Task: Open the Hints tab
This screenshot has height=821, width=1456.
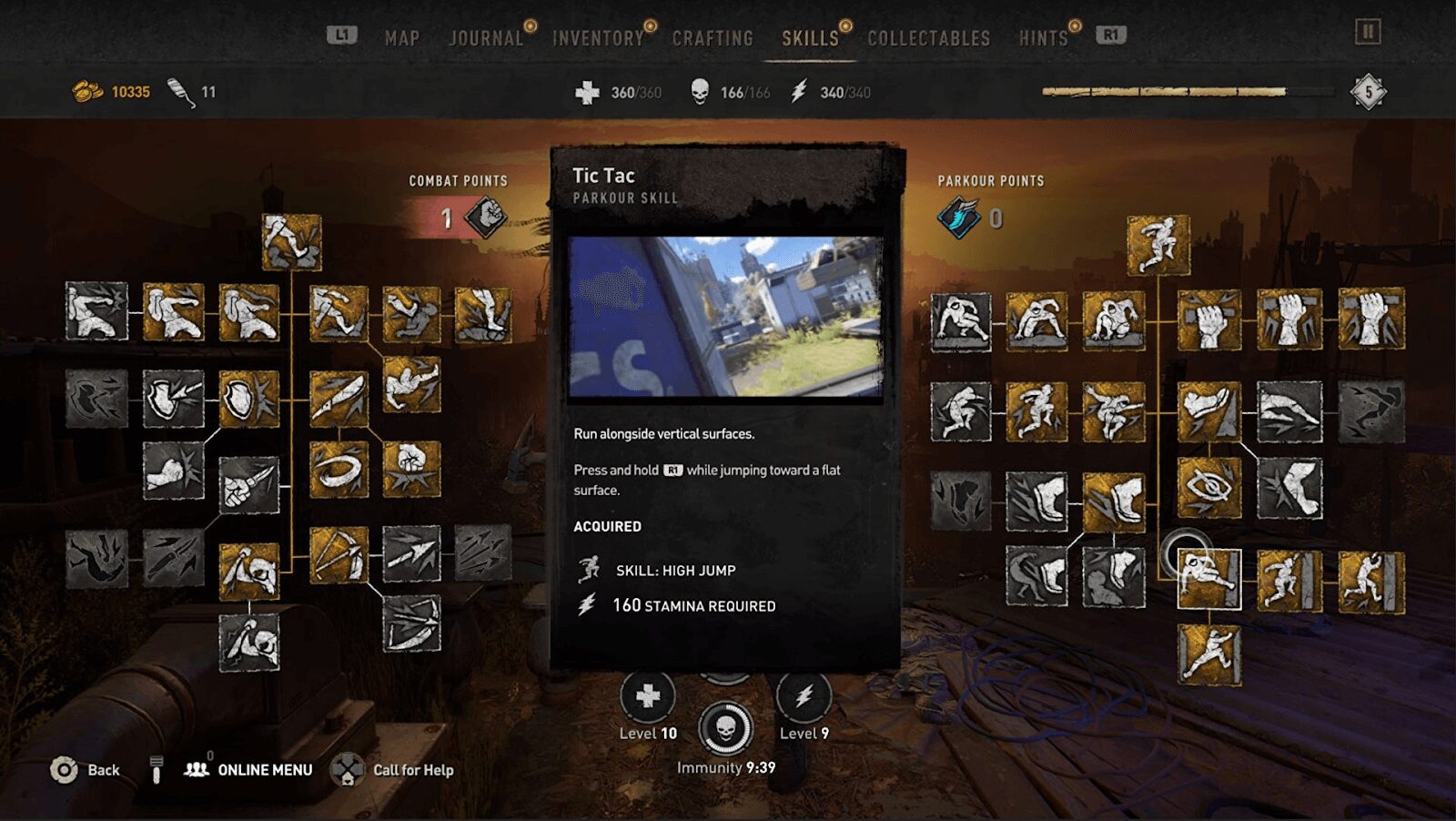Action: point(1043,38)
